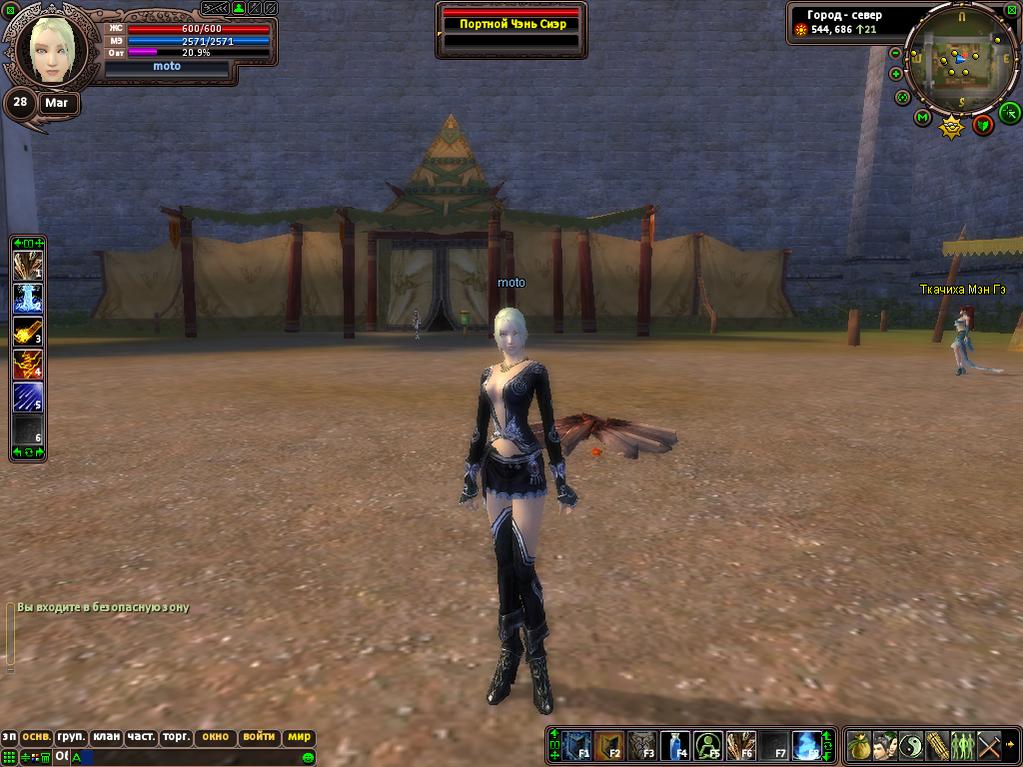Open the world map with the M button
1023x767 pixels.
[923, 118]
